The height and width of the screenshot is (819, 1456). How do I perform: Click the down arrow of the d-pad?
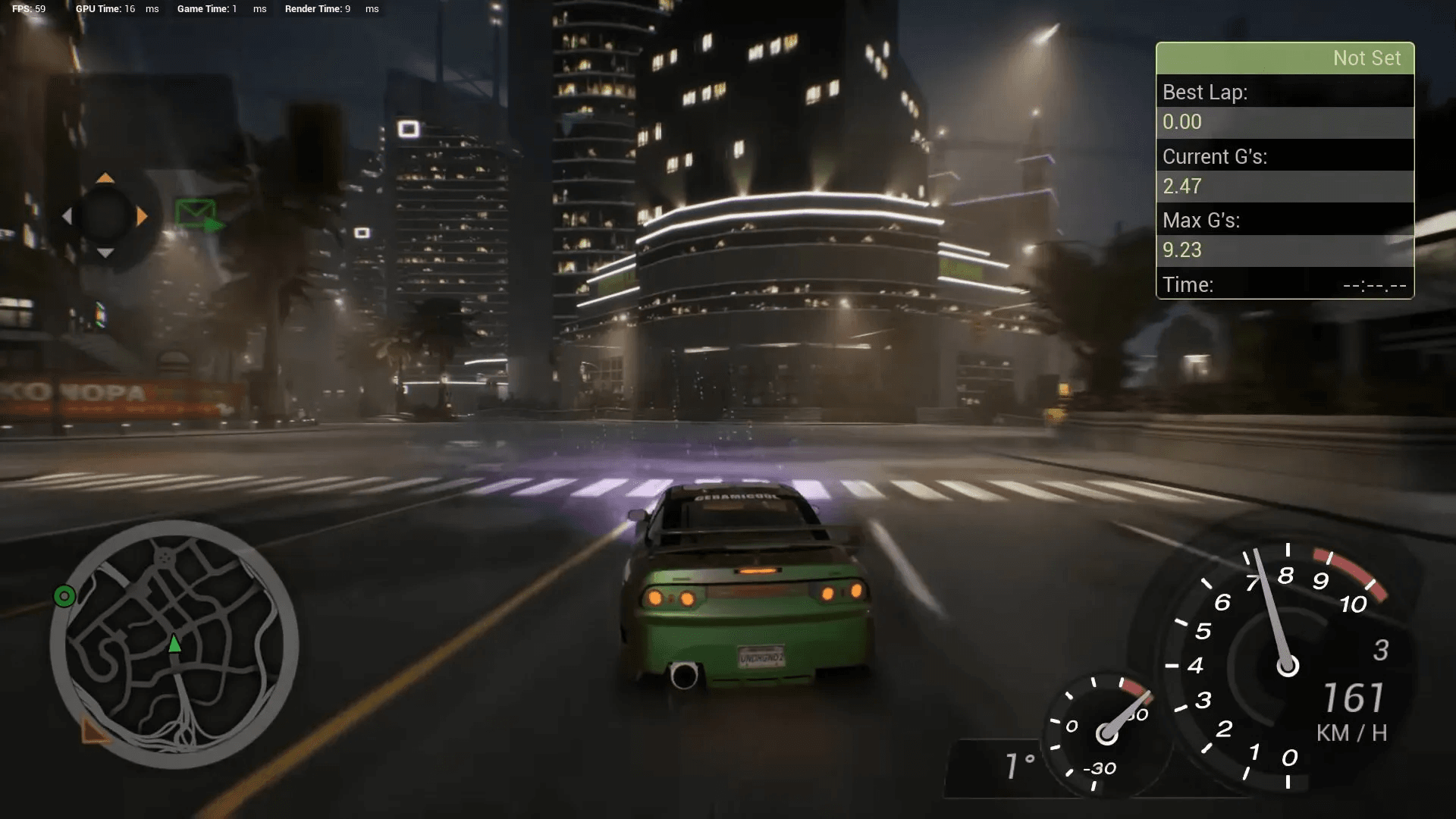pyautogui.click(x=105, y=250)
